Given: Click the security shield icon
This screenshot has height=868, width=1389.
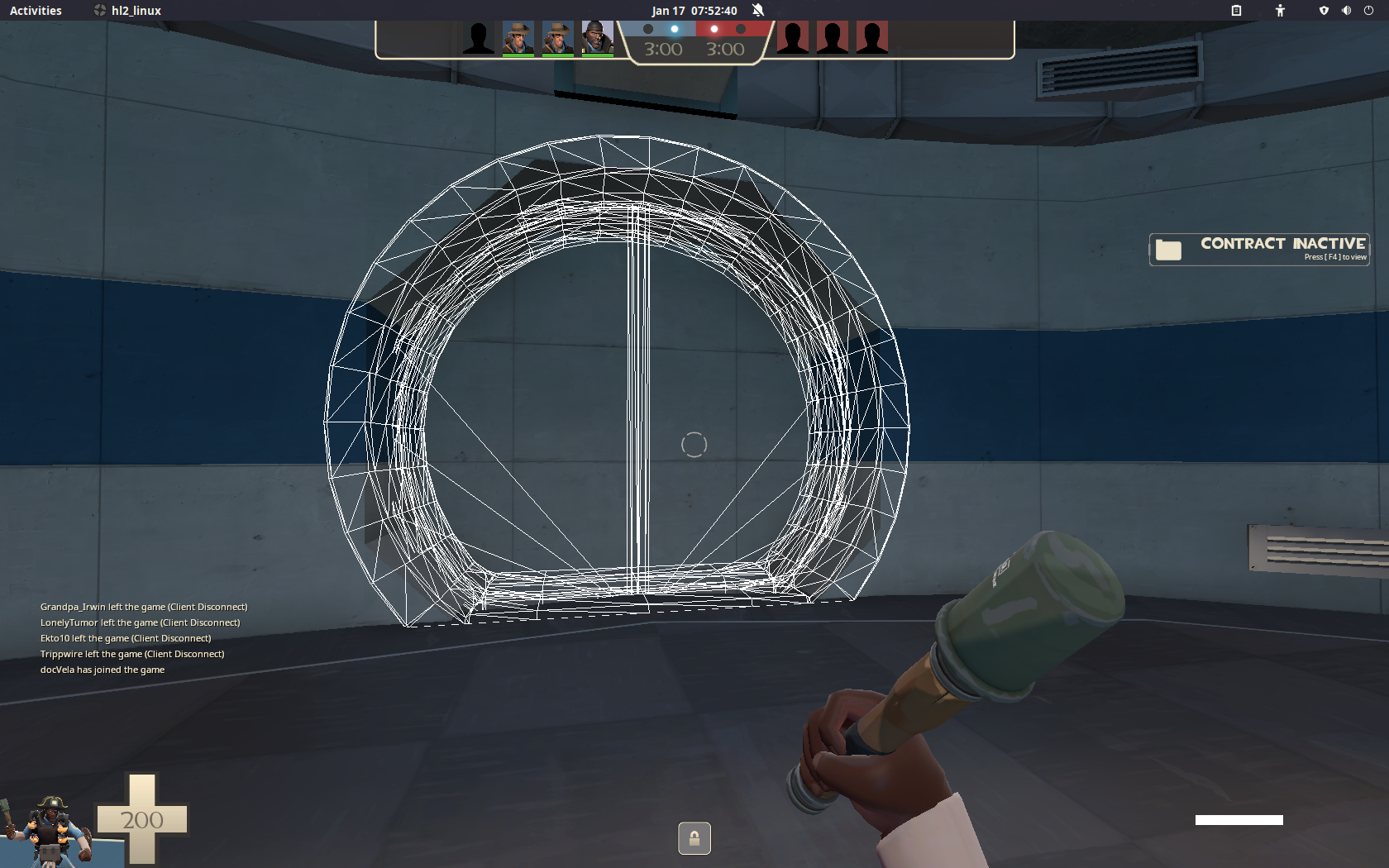Looking at the screenshot, I should [1324, 10].
